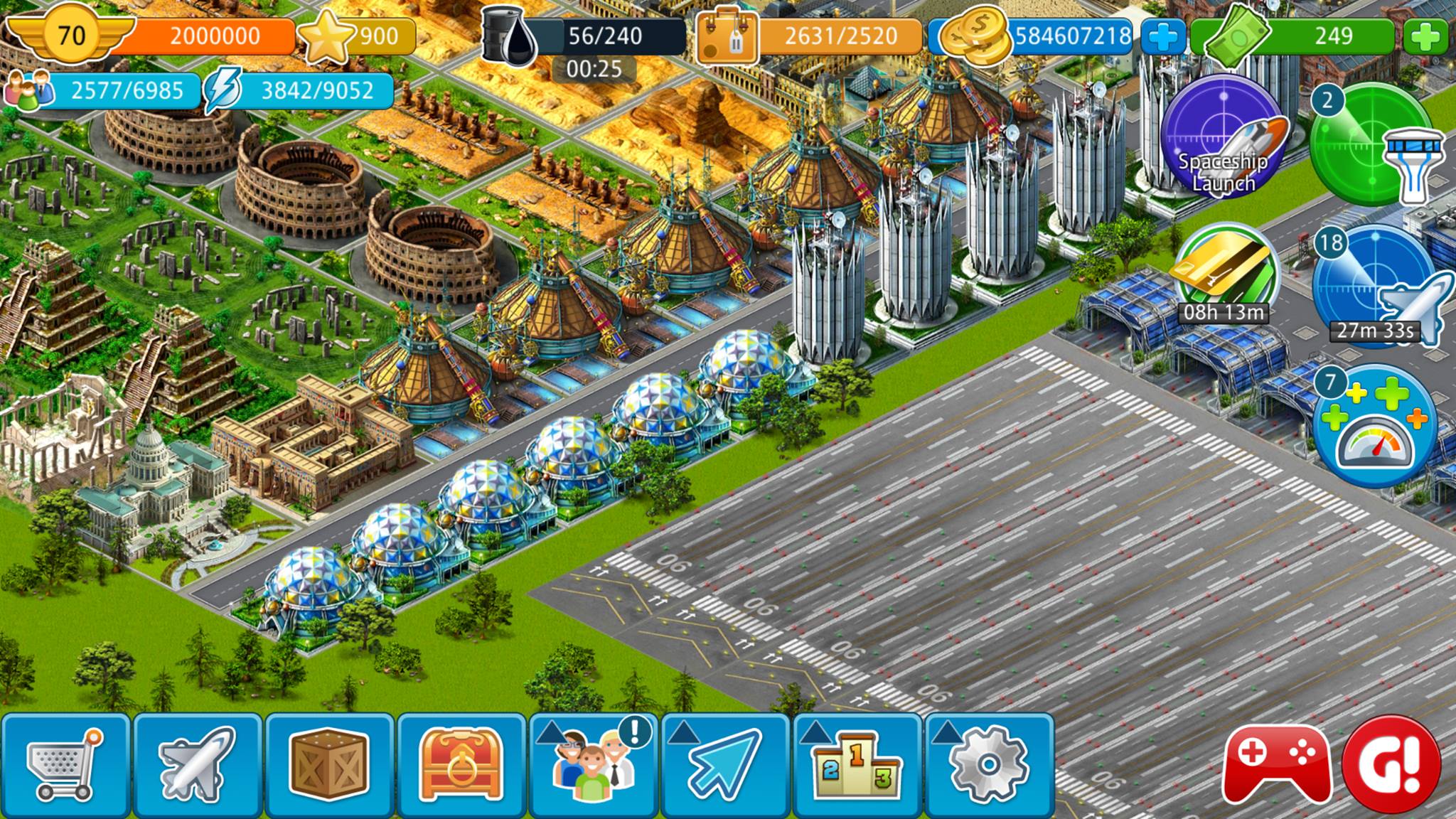Tap the level 70 wings badge
Viewport: 1456px width, 819px height.
pos(71,35)
